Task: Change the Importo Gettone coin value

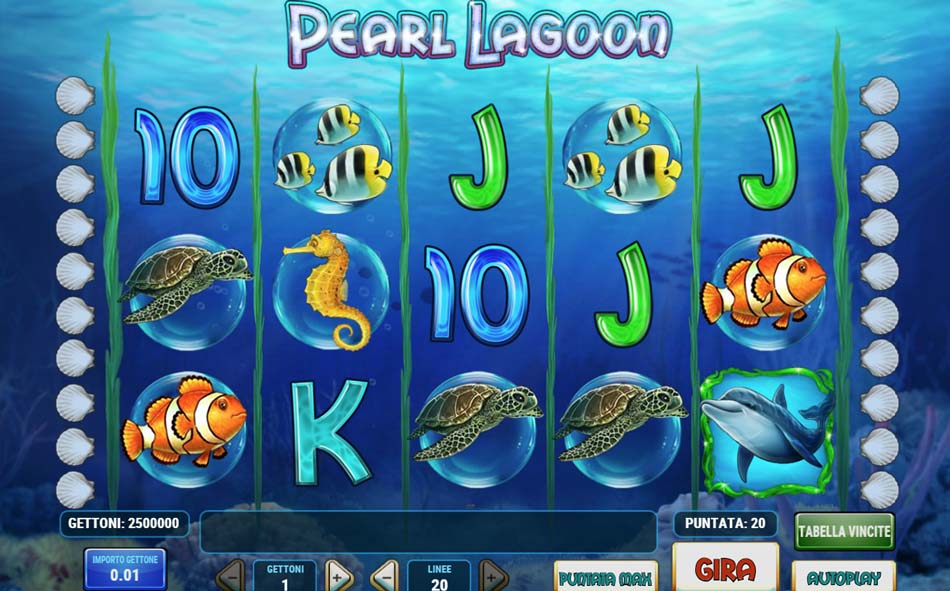Action: (125, 568)
